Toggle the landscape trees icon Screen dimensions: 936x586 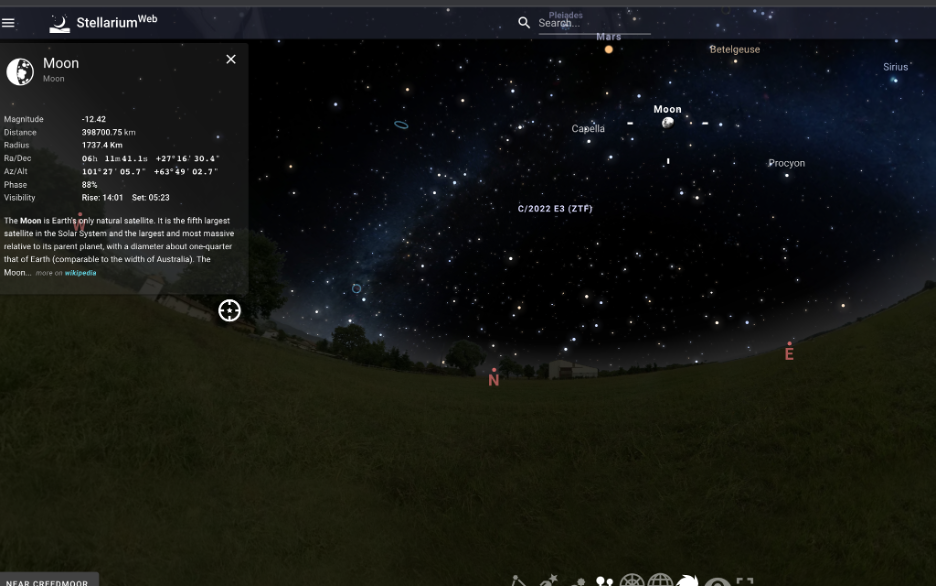605,581
